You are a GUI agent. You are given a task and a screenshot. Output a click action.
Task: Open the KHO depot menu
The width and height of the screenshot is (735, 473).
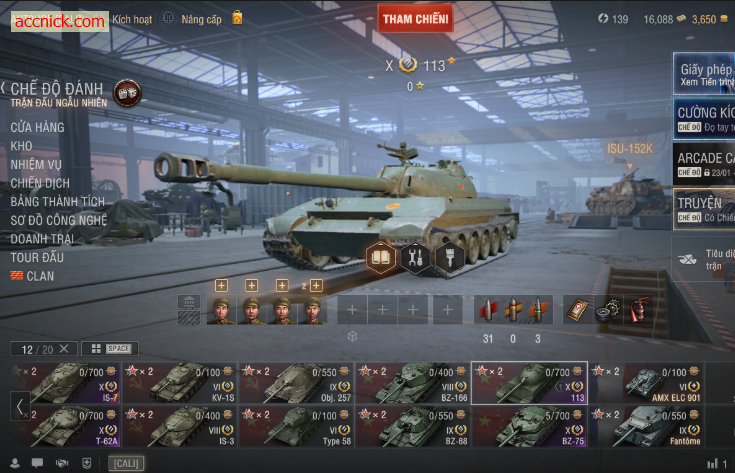click(x=21, y=146)
